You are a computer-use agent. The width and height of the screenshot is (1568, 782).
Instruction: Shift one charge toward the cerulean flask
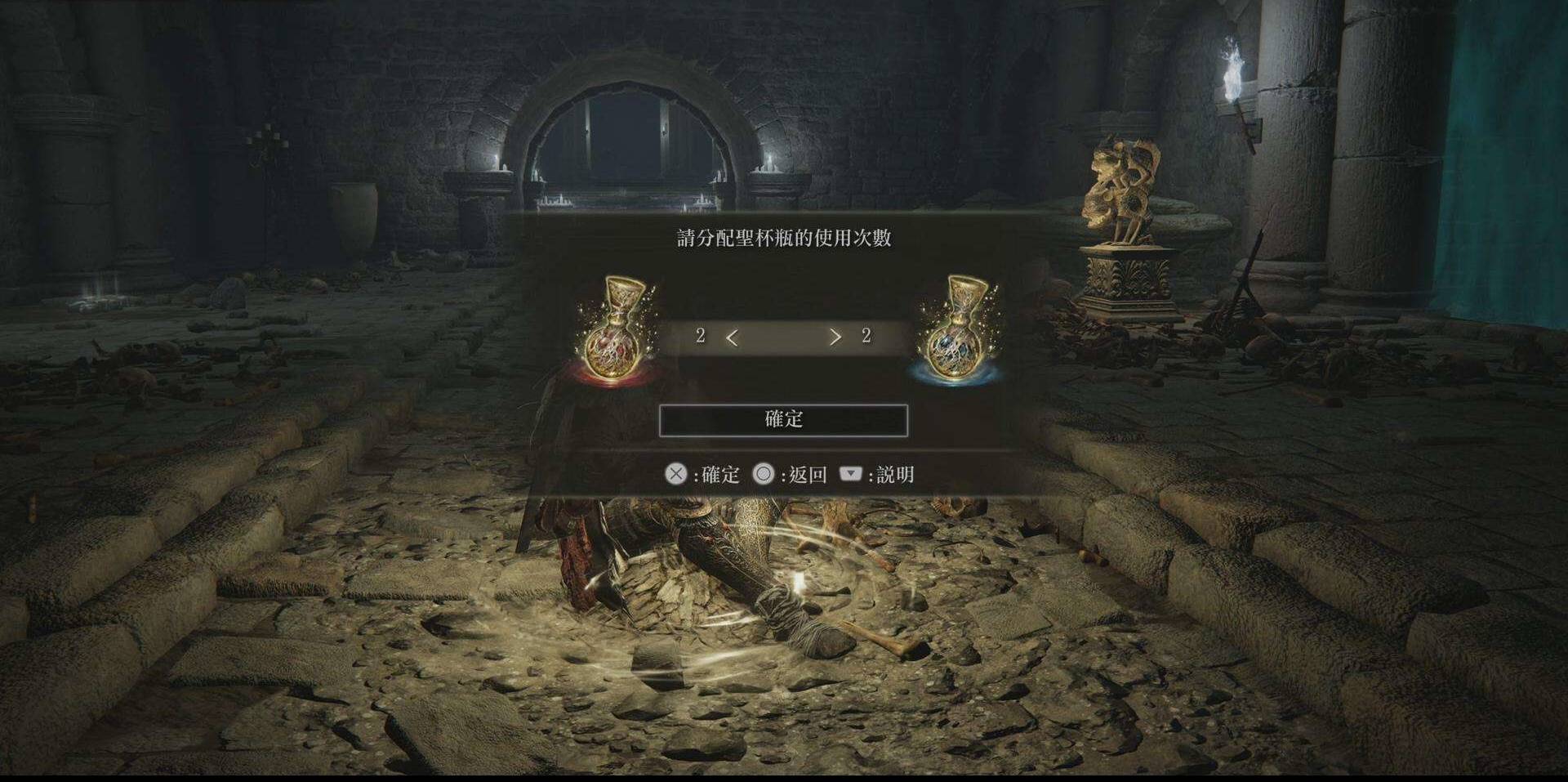835,337
